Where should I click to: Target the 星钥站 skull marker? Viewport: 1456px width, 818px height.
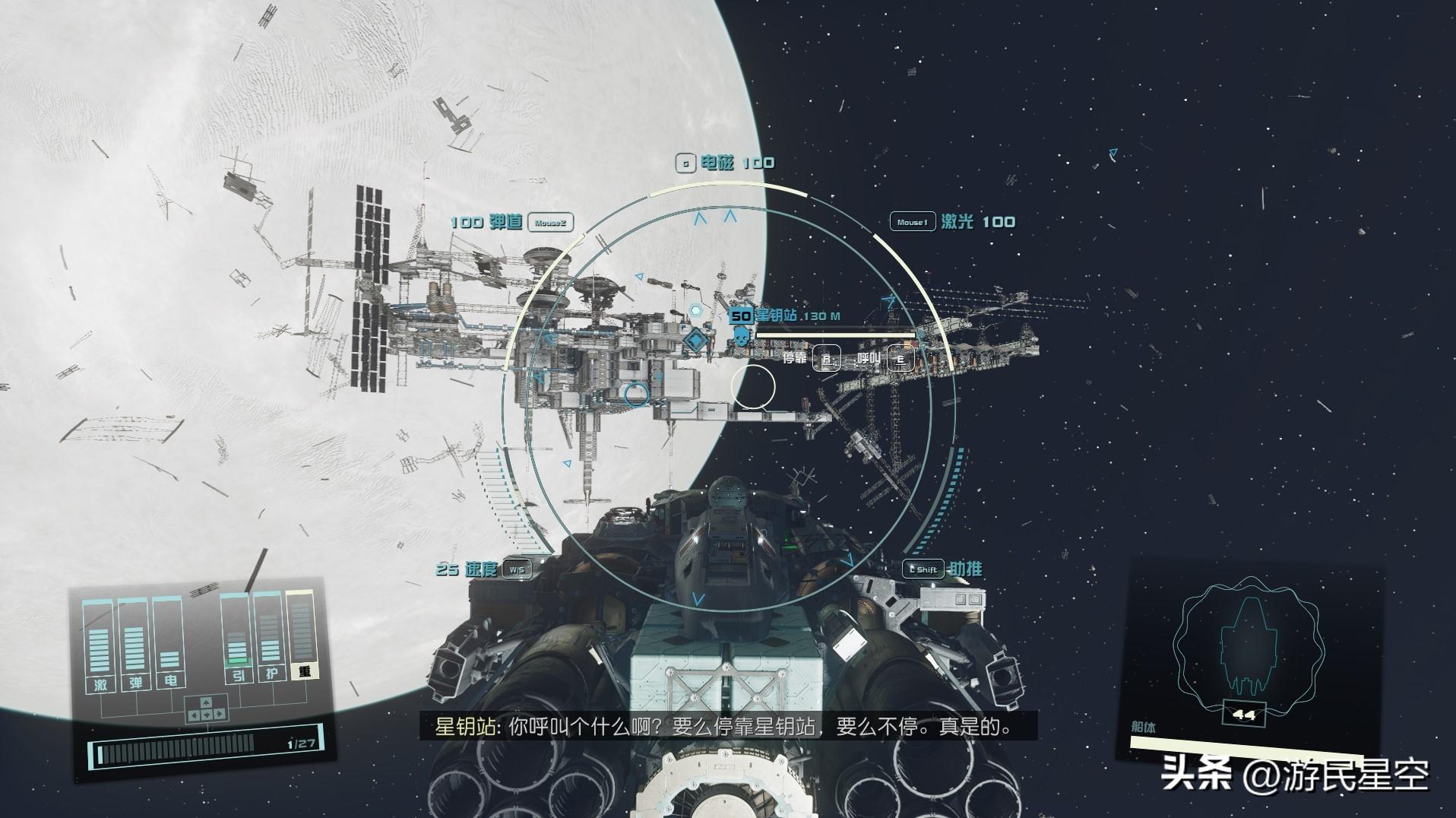click(x=742, y=336)
